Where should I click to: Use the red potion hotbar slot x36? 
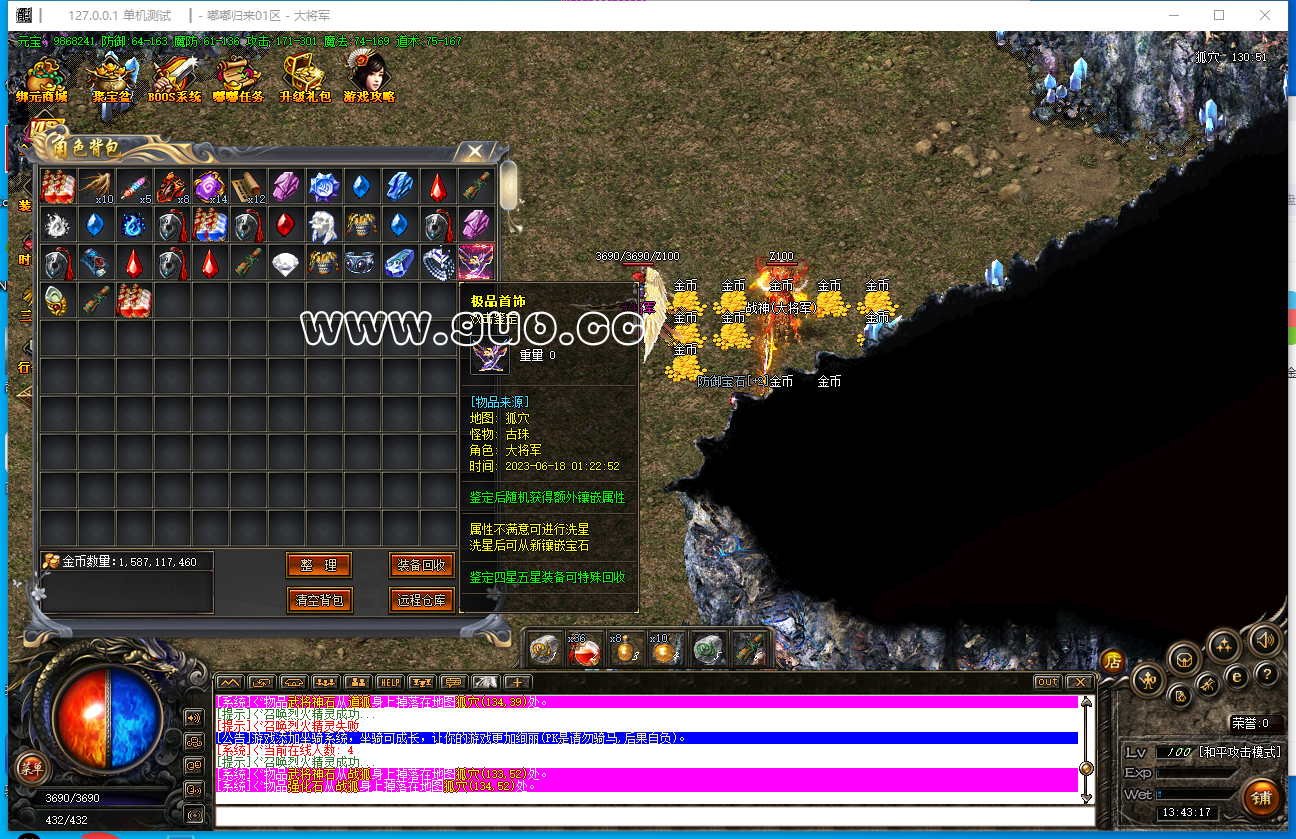[x=584, y=650]
